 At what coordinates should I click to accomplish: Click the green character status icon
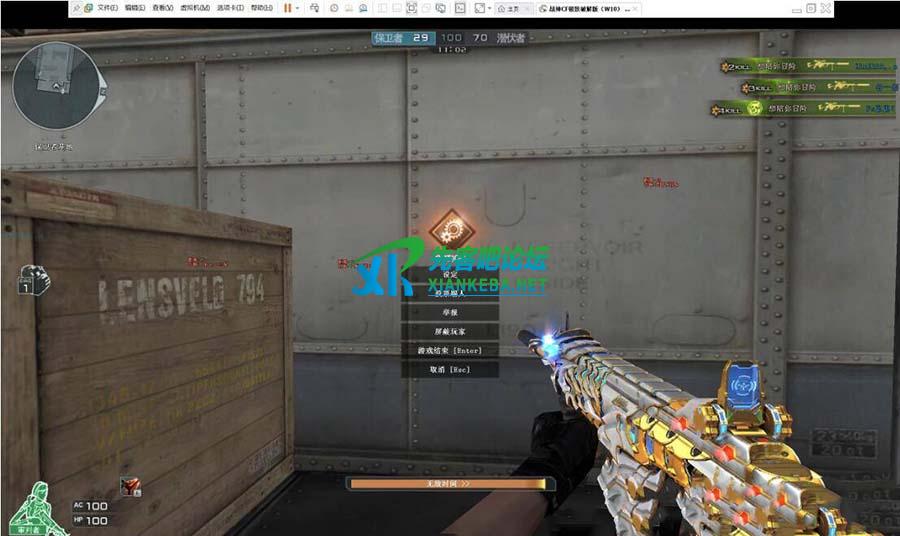37,507
